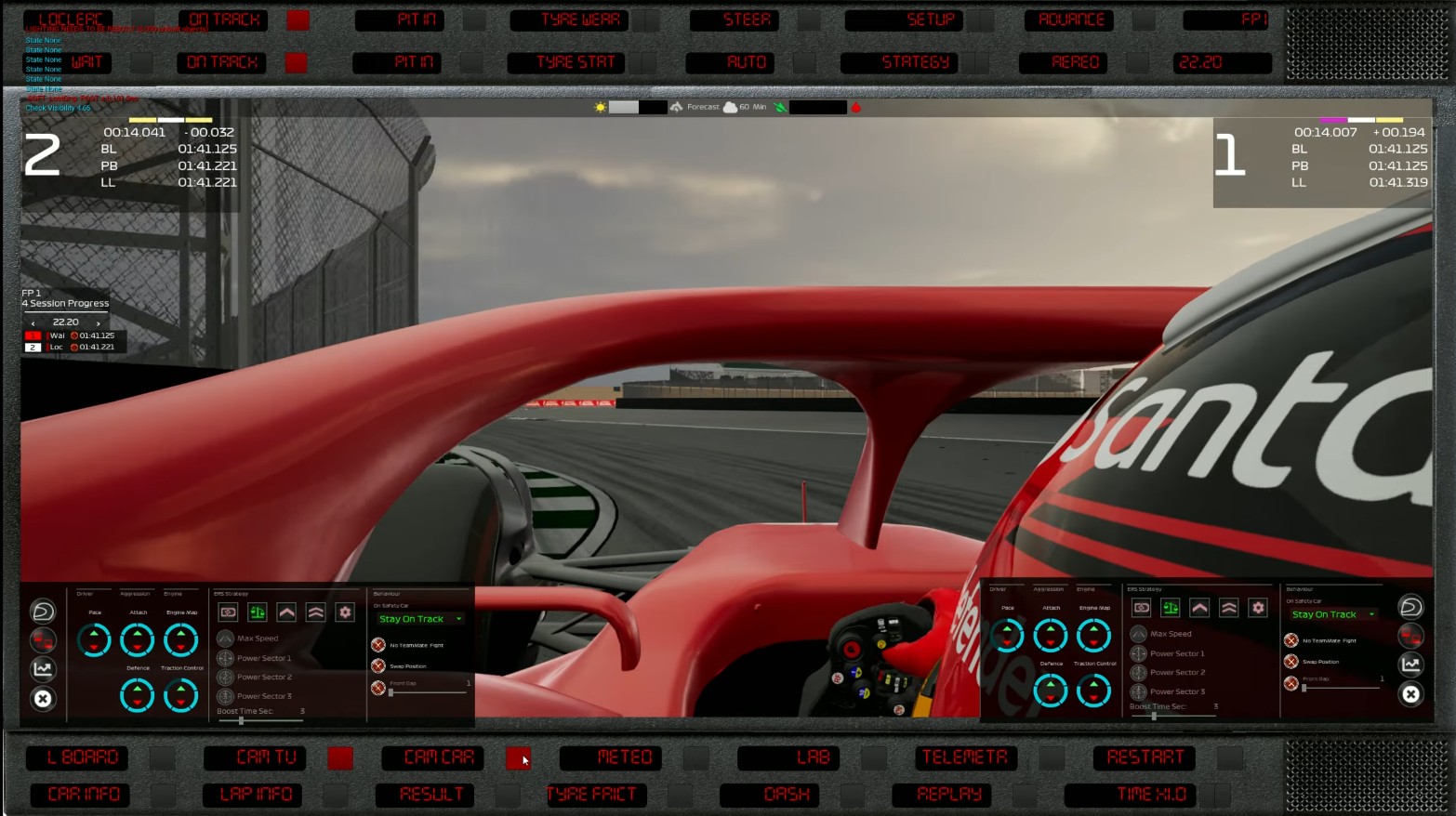Viewport: 1456px width, 816px height.
Task: Decrease Engine Map with the red arrow
Action: pos(179,649)
